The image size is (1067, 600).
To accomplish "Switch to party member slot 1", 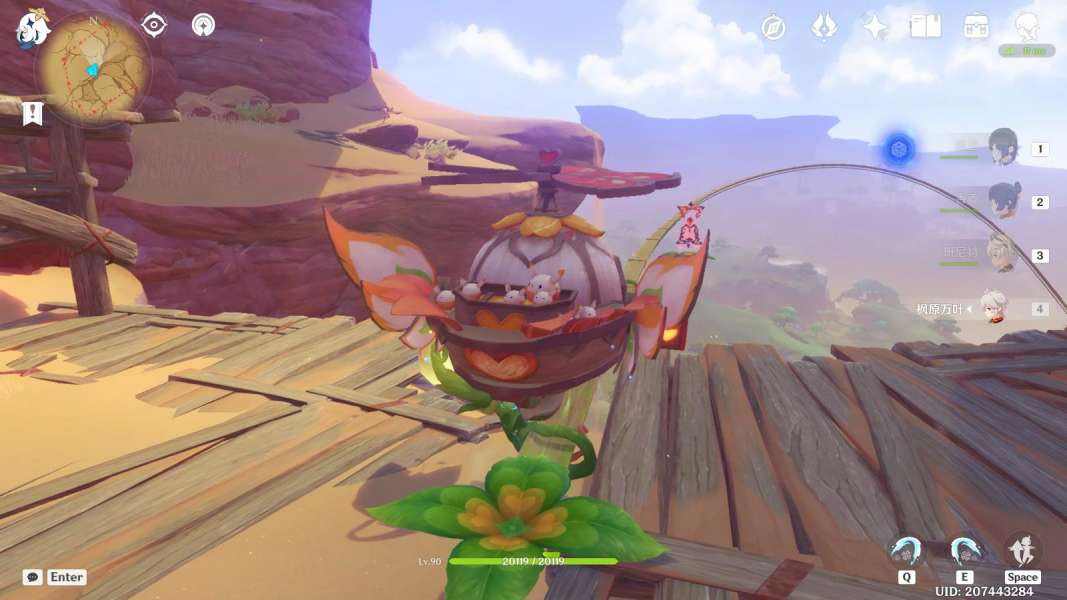I will [x=1003, y=148].
